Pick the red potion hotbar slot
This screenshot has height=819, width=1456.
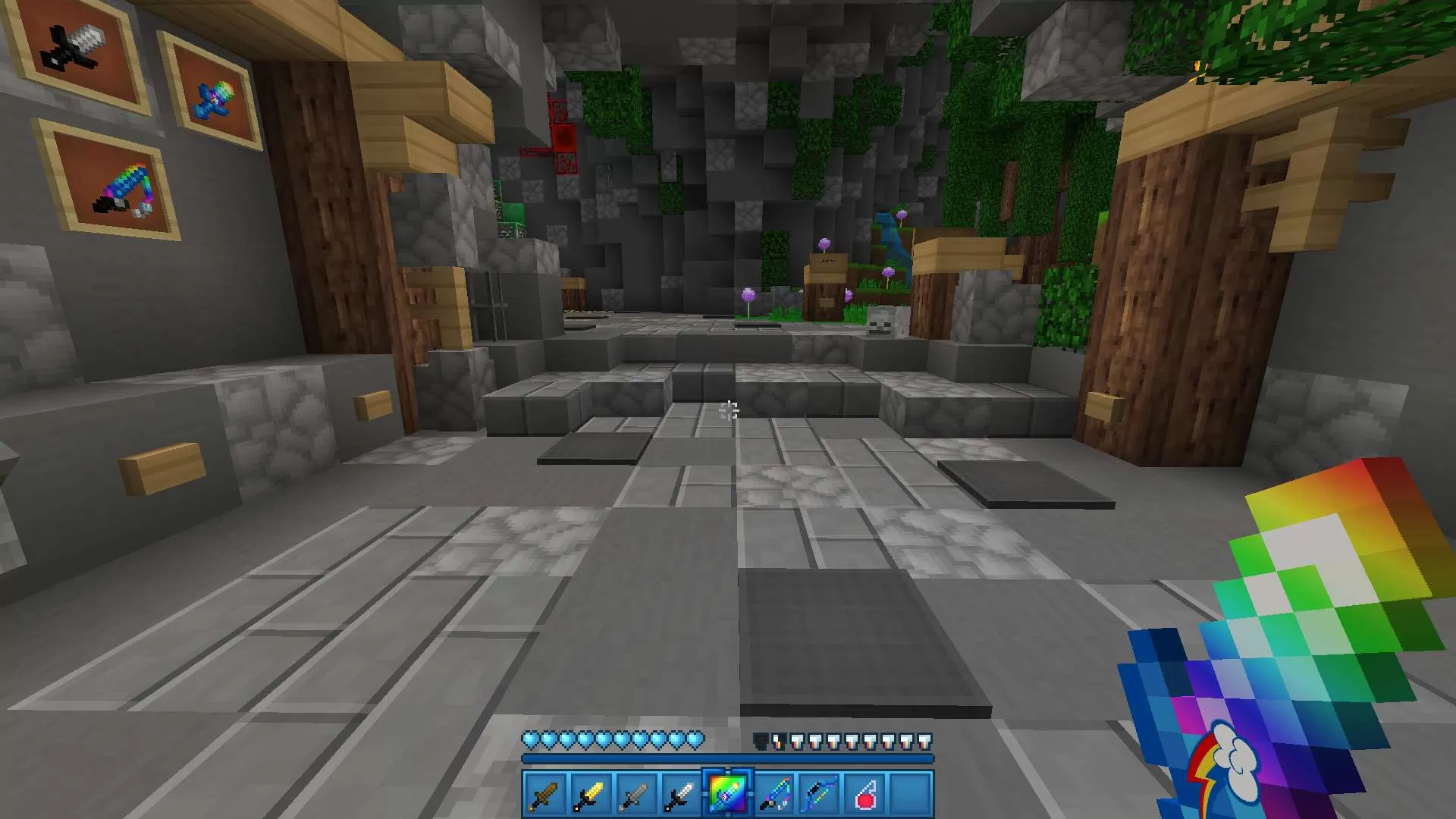click(864, 795)
